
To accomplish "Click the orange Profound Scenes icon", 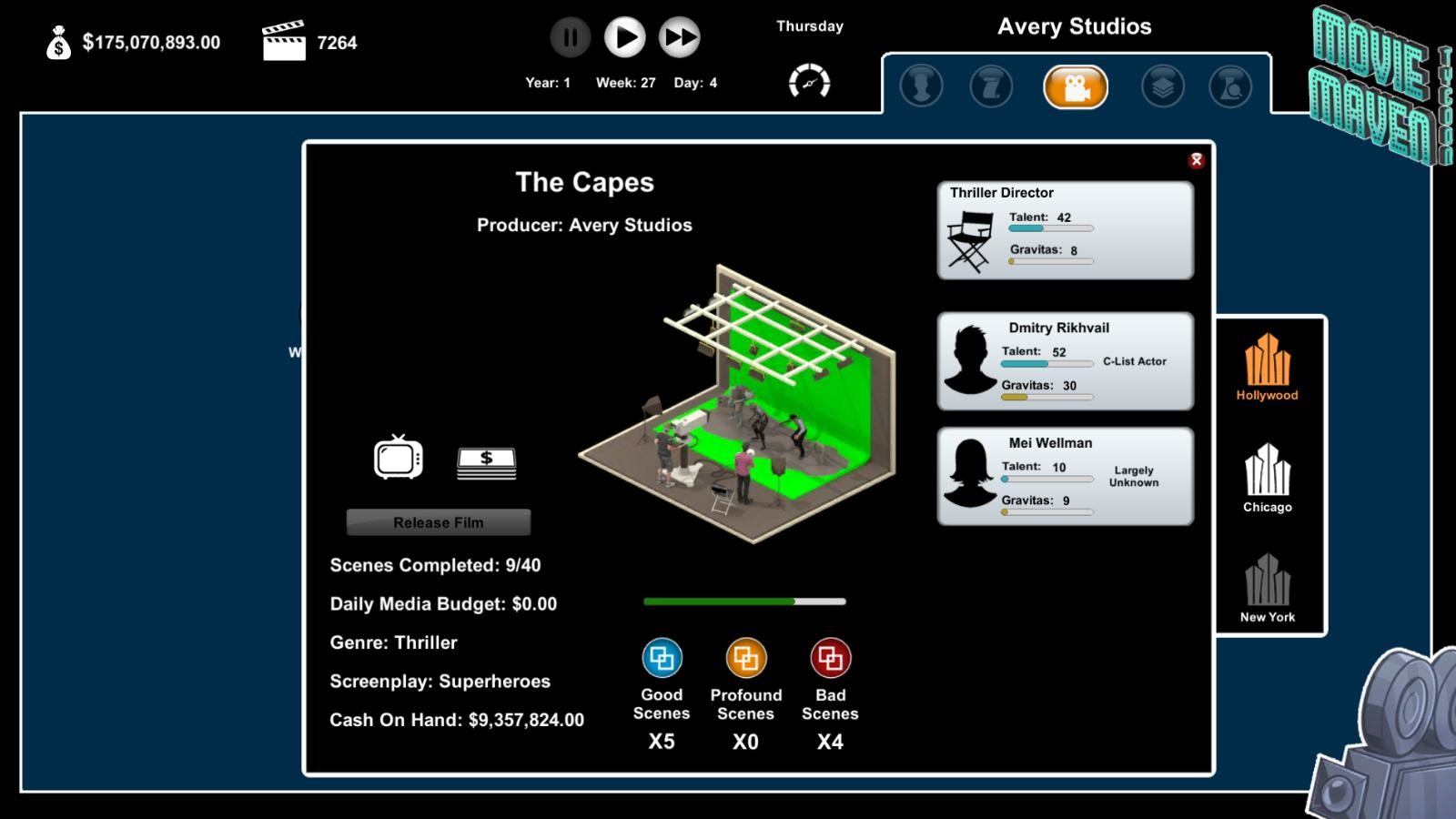I will (x=745, y=656).
